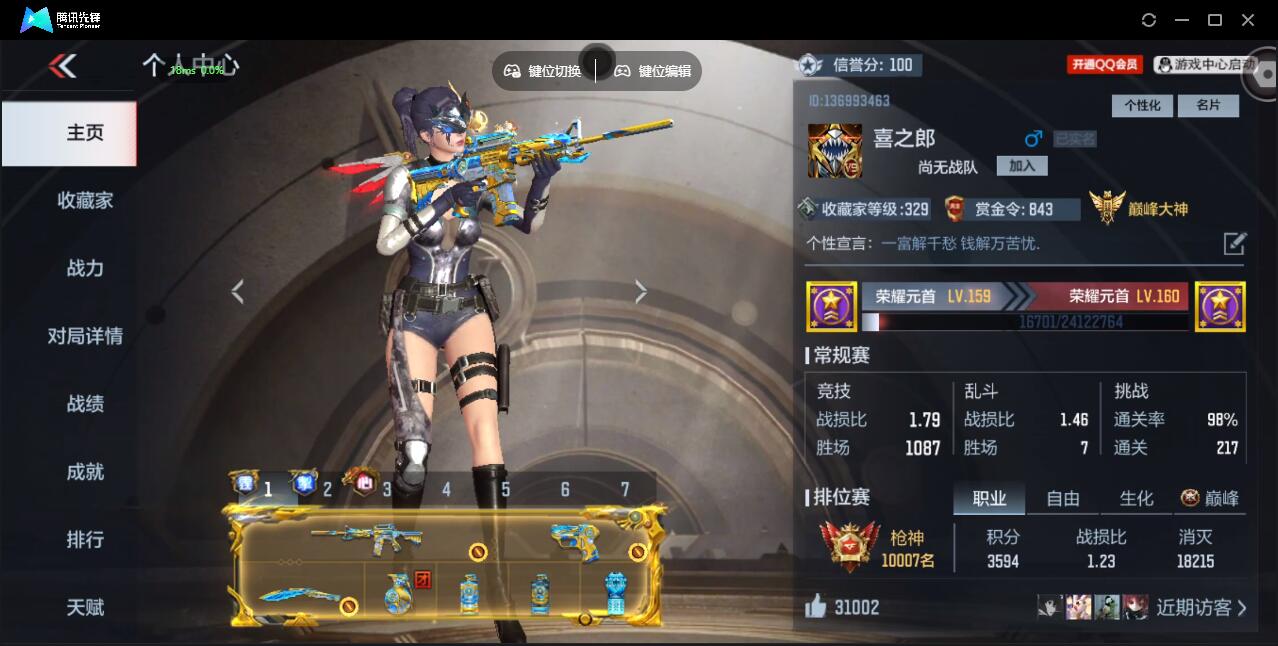1278x646 pixels.
Task: View the 排行 rankings page
Action: tap(85, 540)
